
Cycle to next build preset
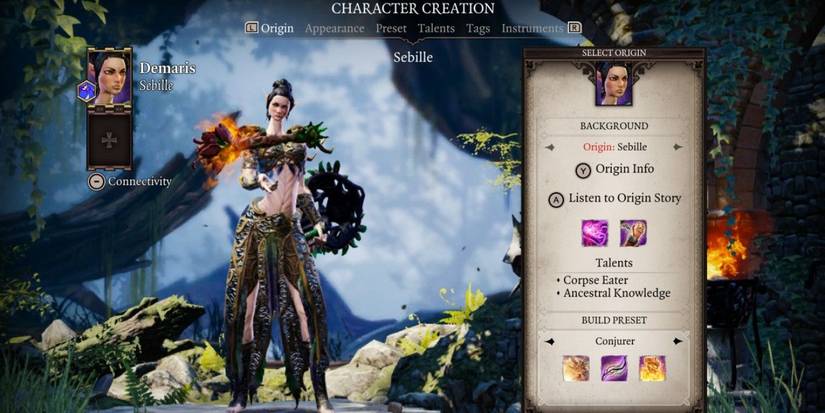tap(678, 341)
